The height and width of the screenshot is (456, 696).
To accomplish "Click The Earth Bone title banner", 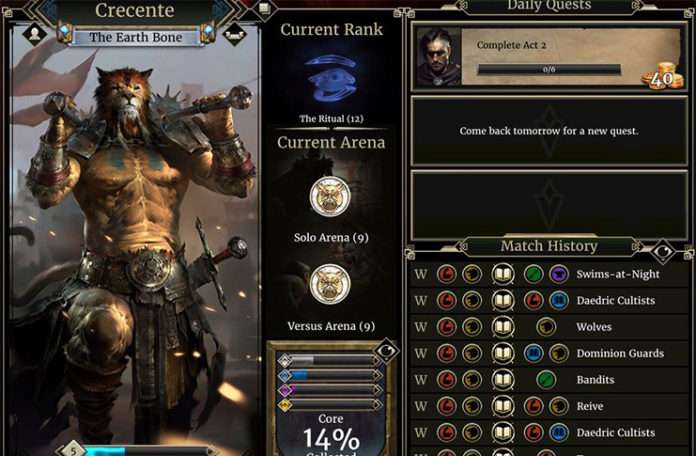I will pos(136,37).
